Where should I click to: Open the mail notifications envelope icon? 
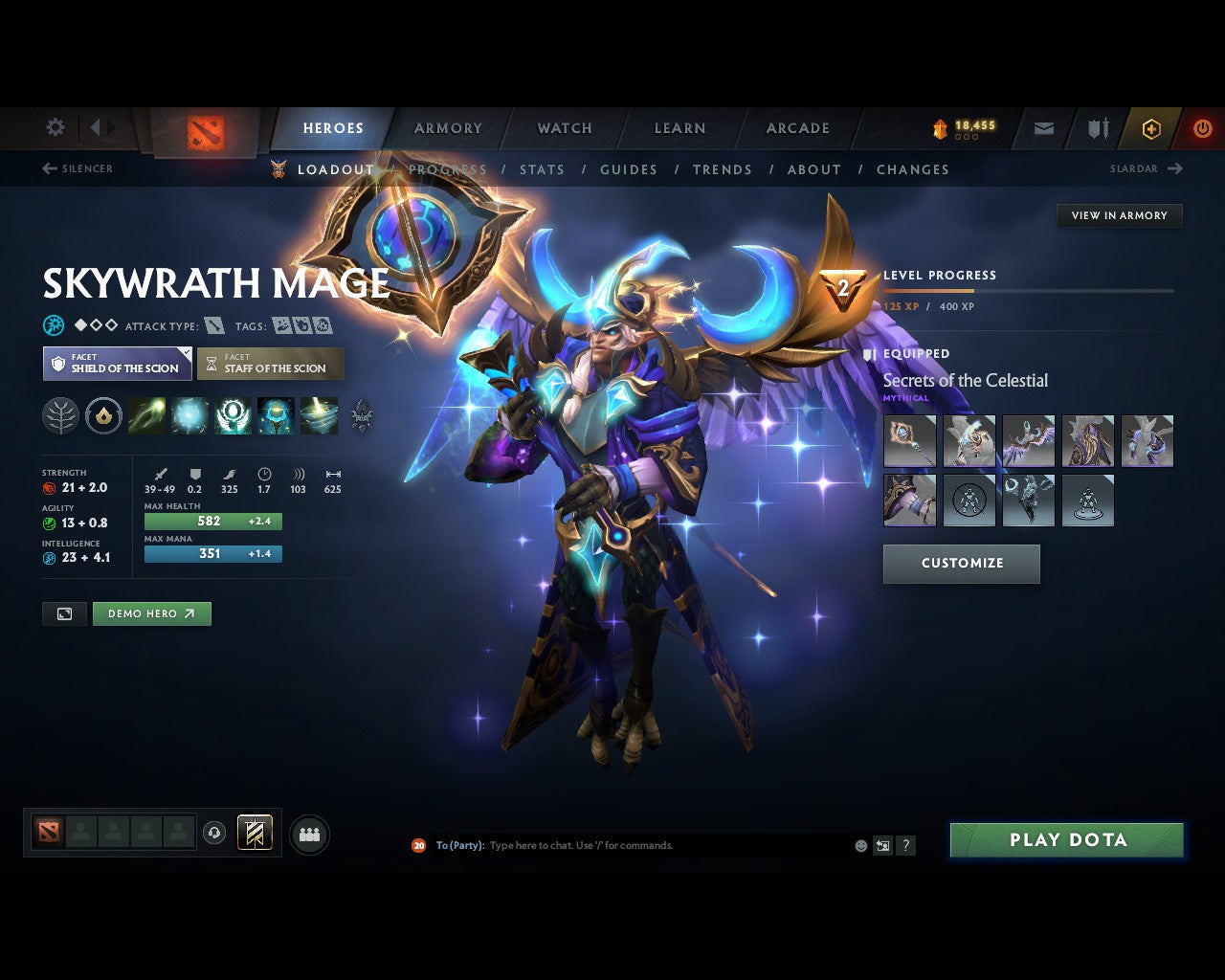(1043, 127)
